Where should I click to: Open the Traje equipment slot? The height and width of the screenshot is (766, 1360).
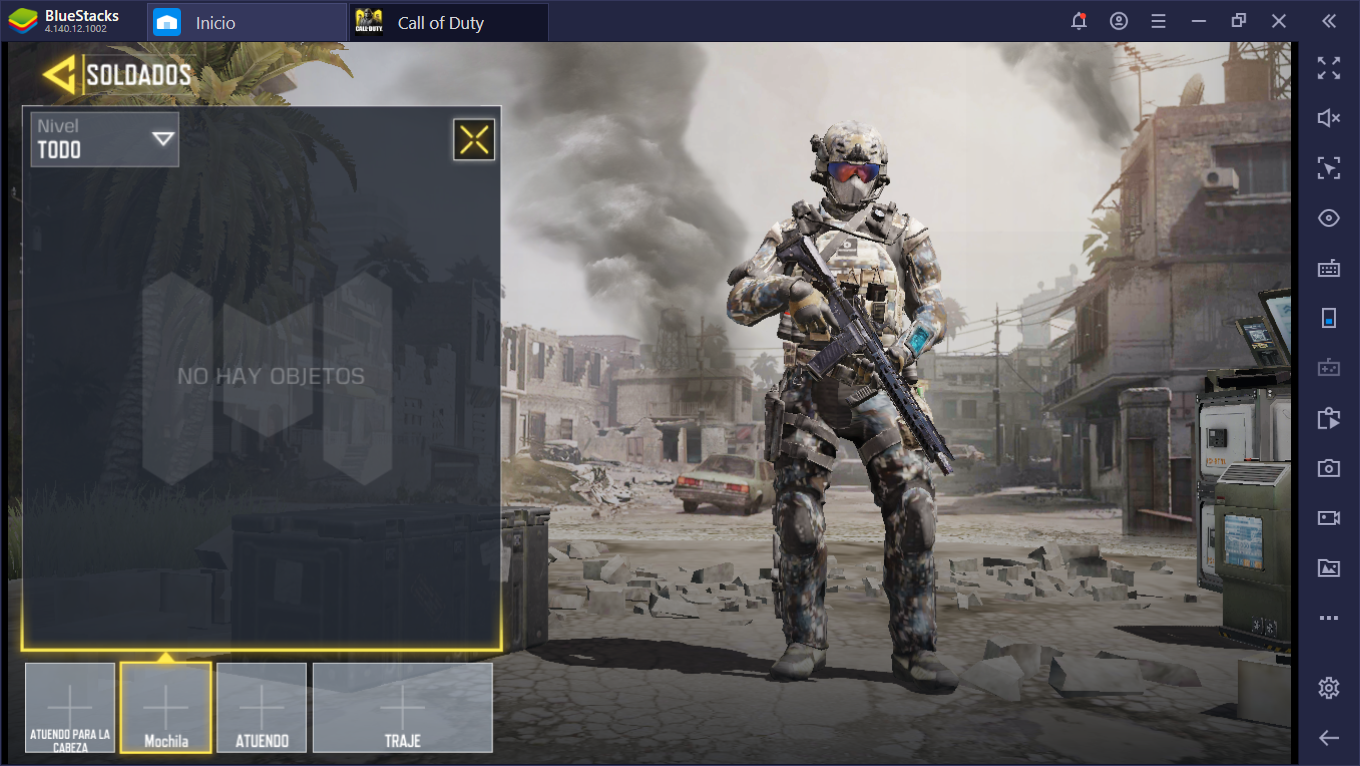click(402, 707)
